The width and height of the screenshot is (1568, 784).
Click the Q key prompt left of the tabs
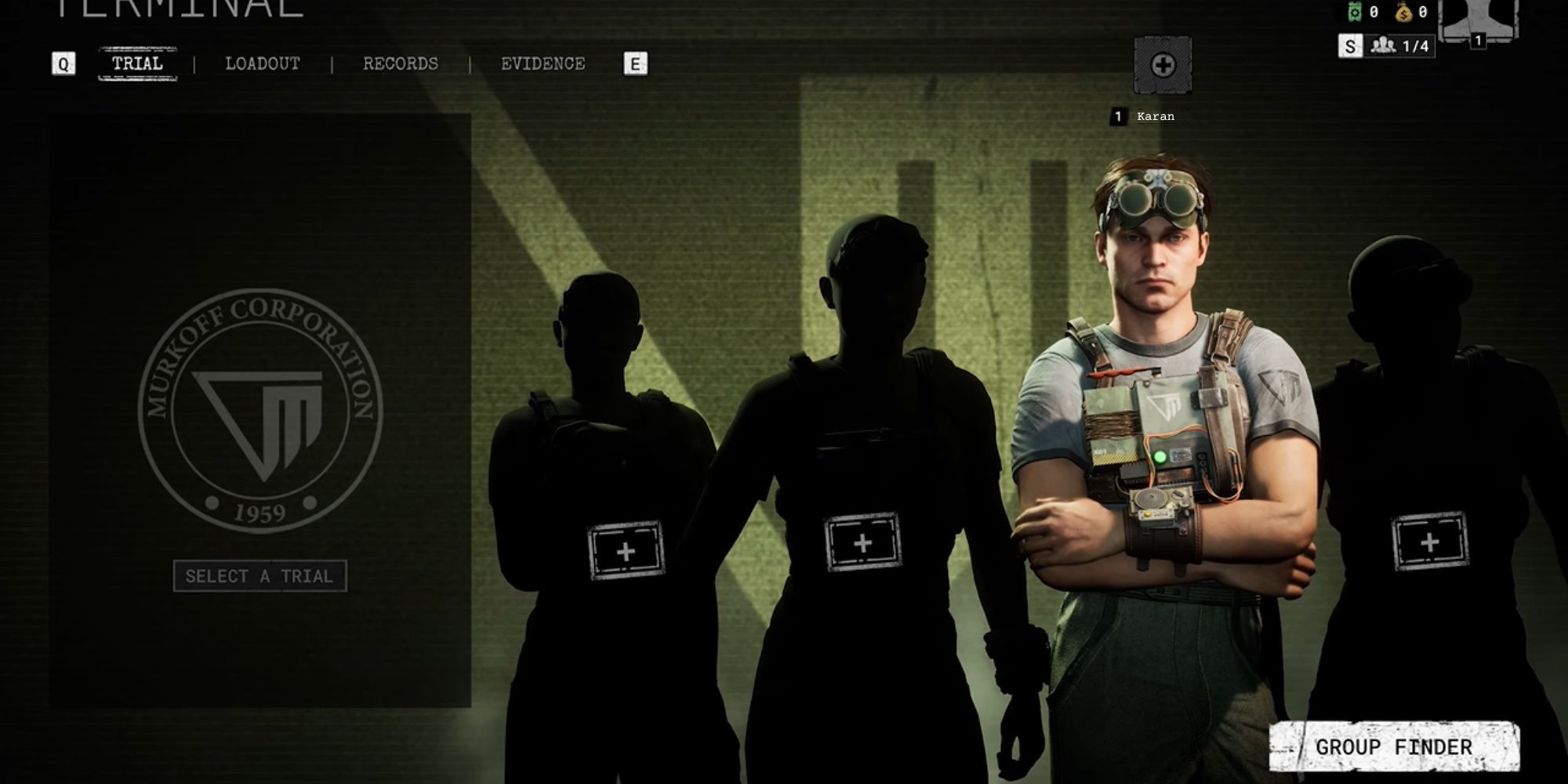tap(65, 64)
